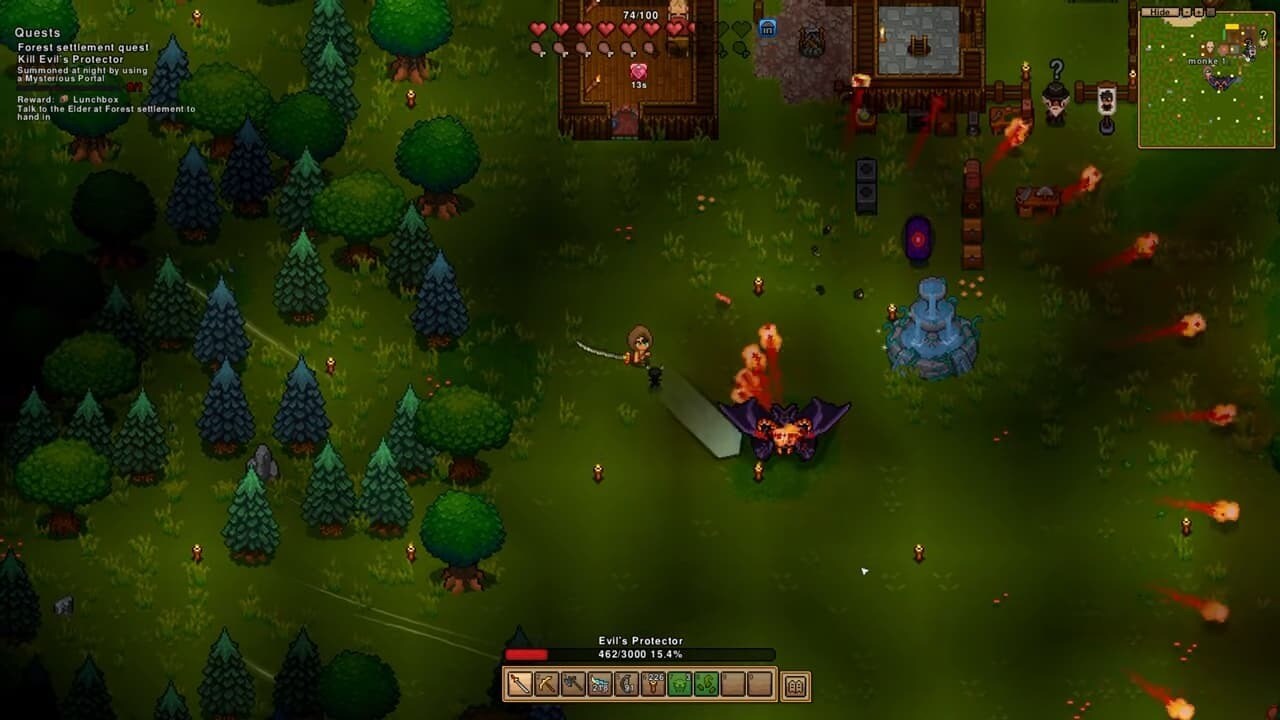The height and width of the screenshot is (720, 1280).
Task: Select the pickaxe hotbar slot
Action: [546, 685]
